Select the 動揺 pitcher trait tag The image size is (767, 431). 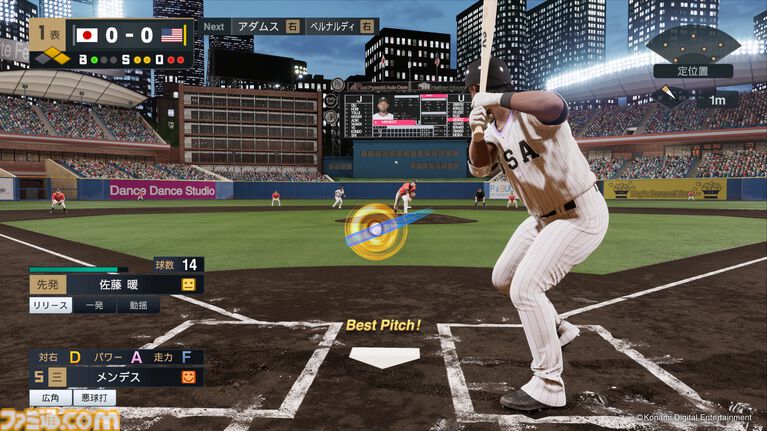pyautogui.click(x=138, y=305)
